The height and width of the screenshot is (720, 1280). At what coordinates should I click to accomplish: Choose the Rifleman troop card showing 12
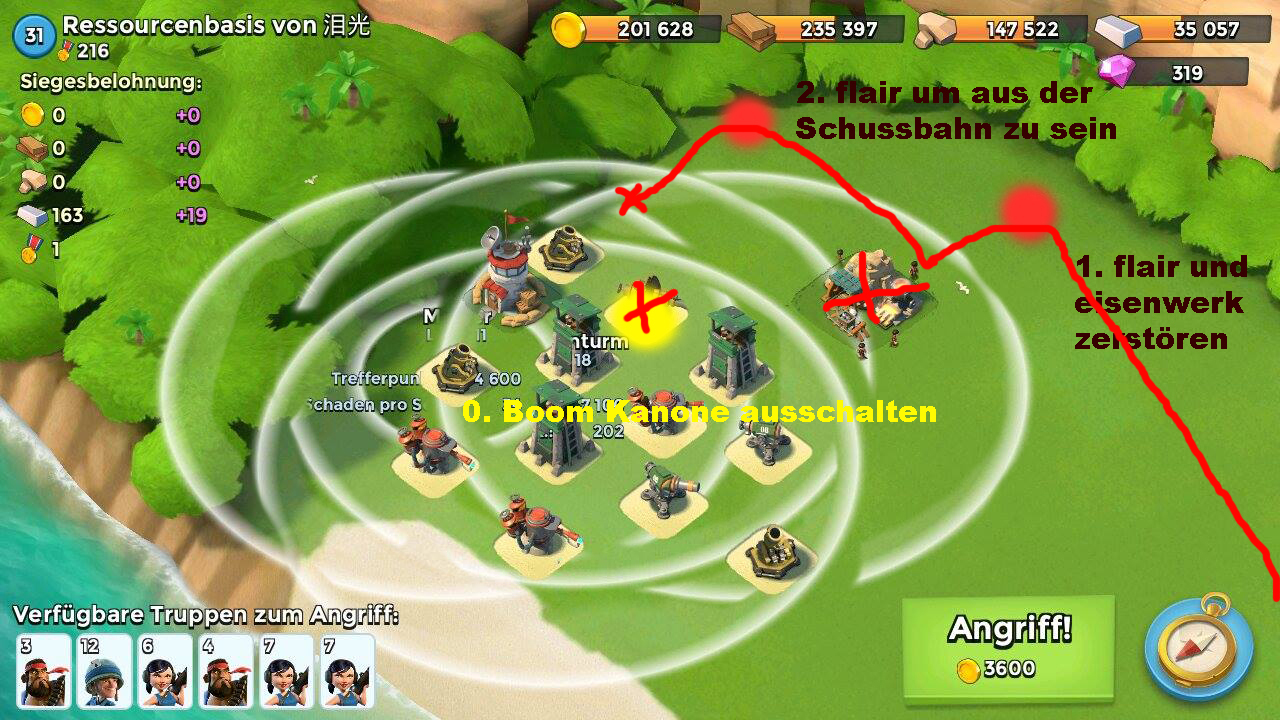pos(104,671)
